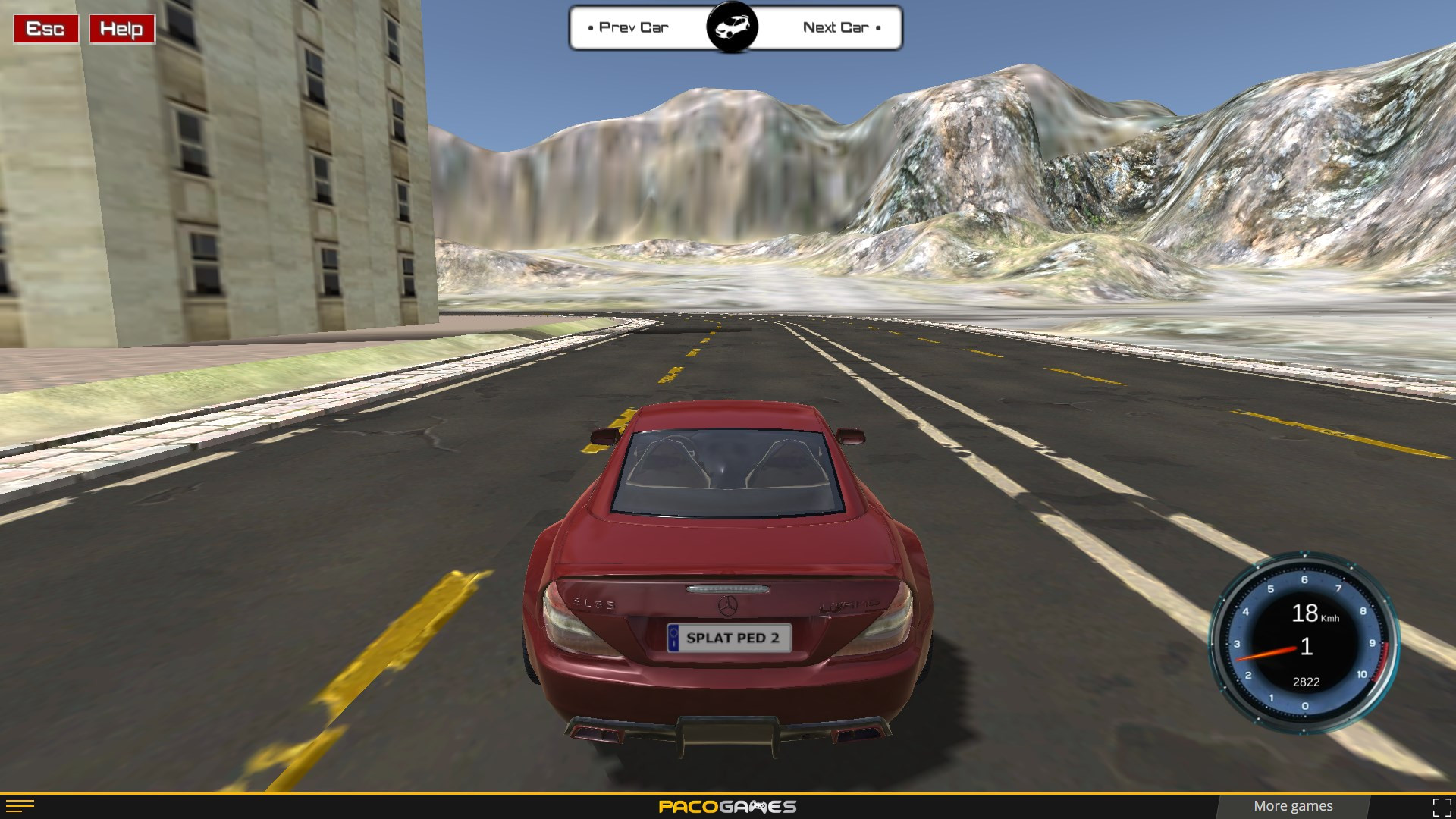Visit the PacoGames logo link

pos(727,806)
